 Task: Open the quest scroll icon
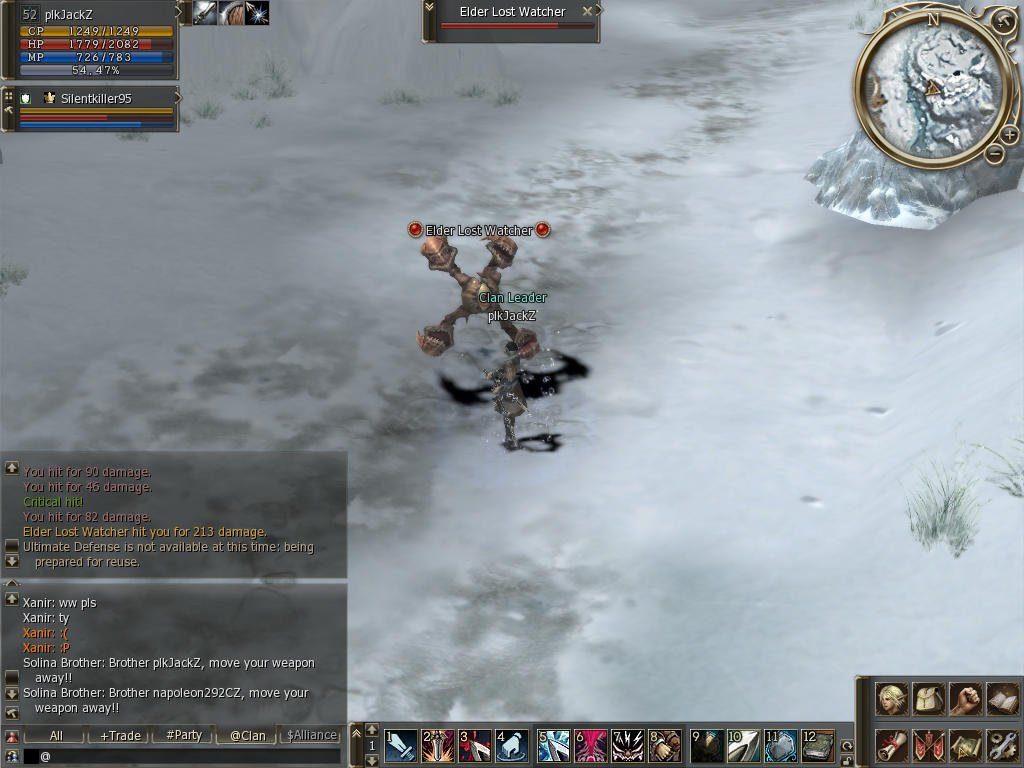[892, 745]
